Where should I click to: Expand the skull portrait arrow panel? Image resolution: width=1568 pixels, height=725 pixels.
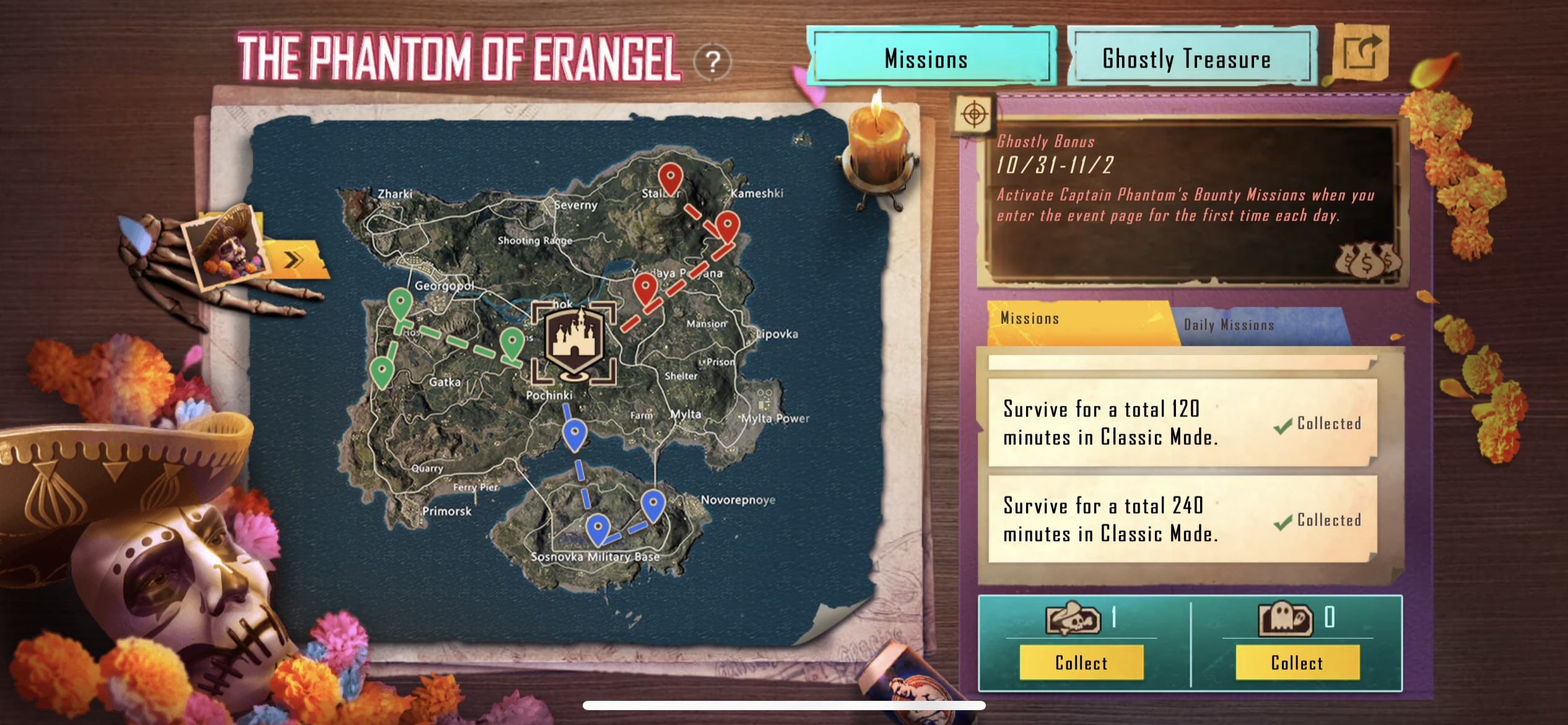pos(293,259)
